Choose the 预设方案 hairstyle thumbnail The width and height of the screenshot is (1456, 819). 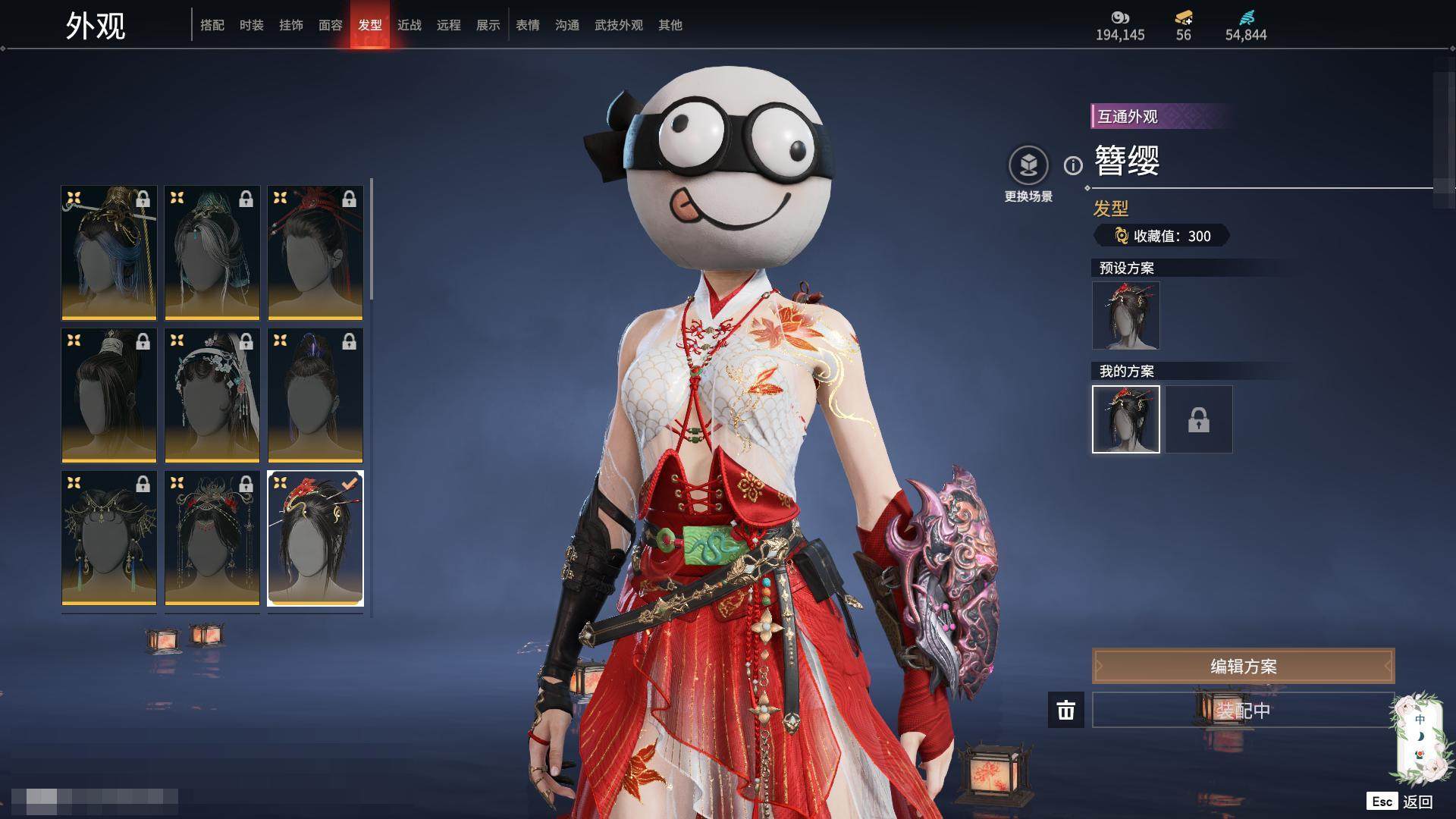coord(1126,315)
